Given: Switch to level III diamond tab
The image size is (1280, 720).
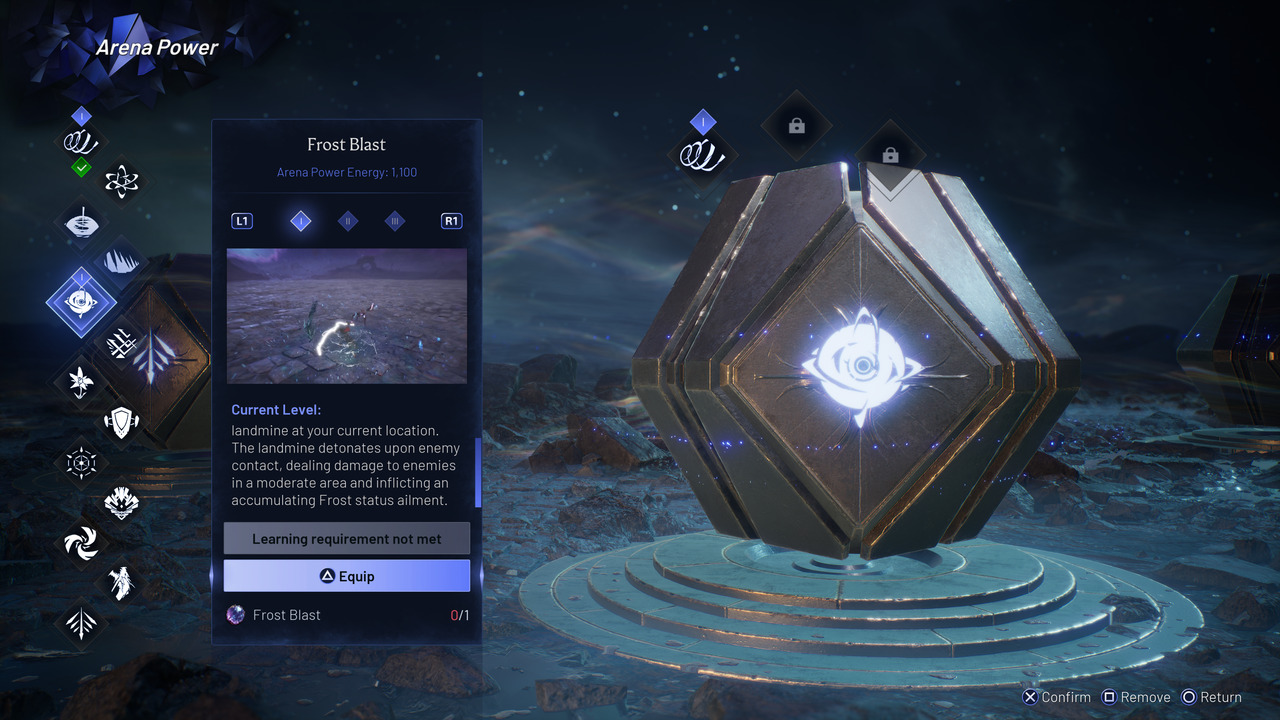Looking at the screenshot, I should (395, 221).
